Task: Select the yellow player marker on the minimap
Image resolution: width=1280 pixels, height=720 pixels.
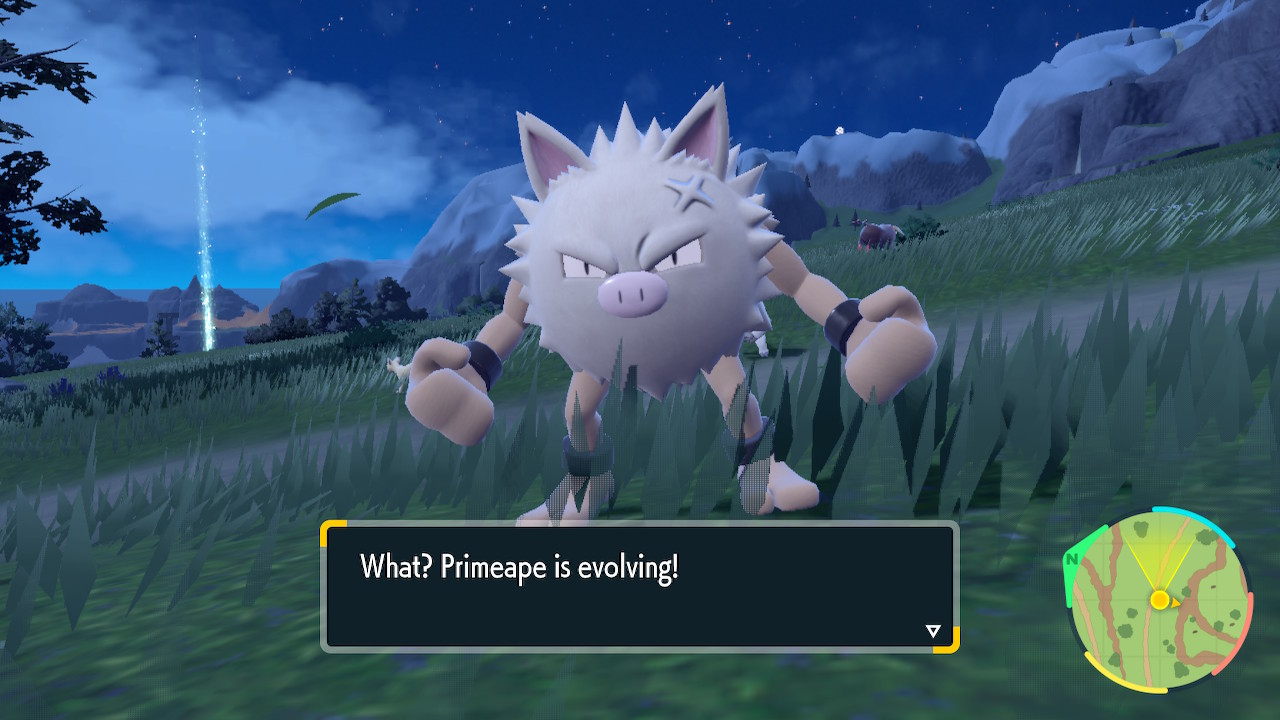Action: (x=1160, y=601)
